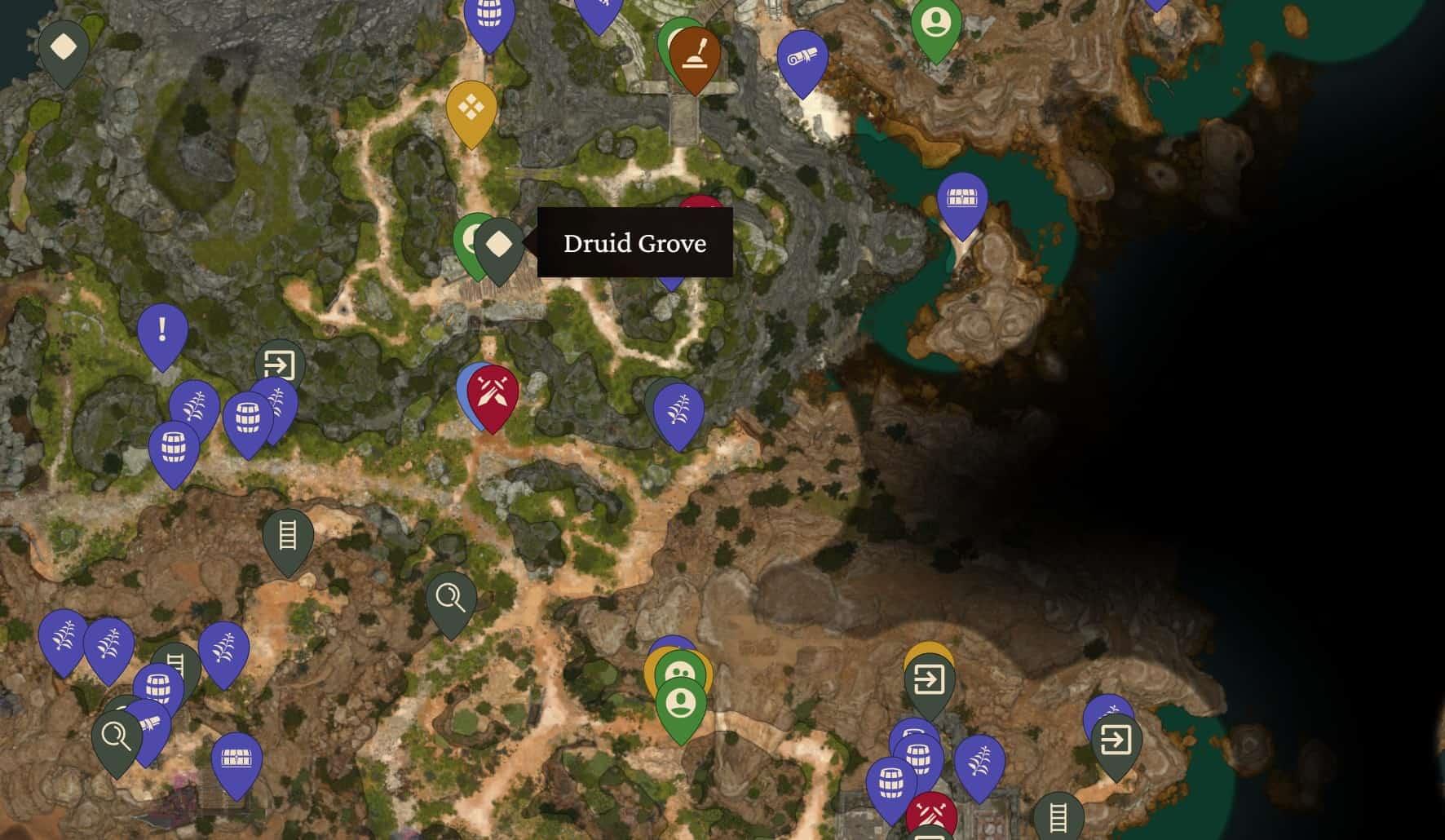Select the purple scroll map marker

tap(802, 59)
